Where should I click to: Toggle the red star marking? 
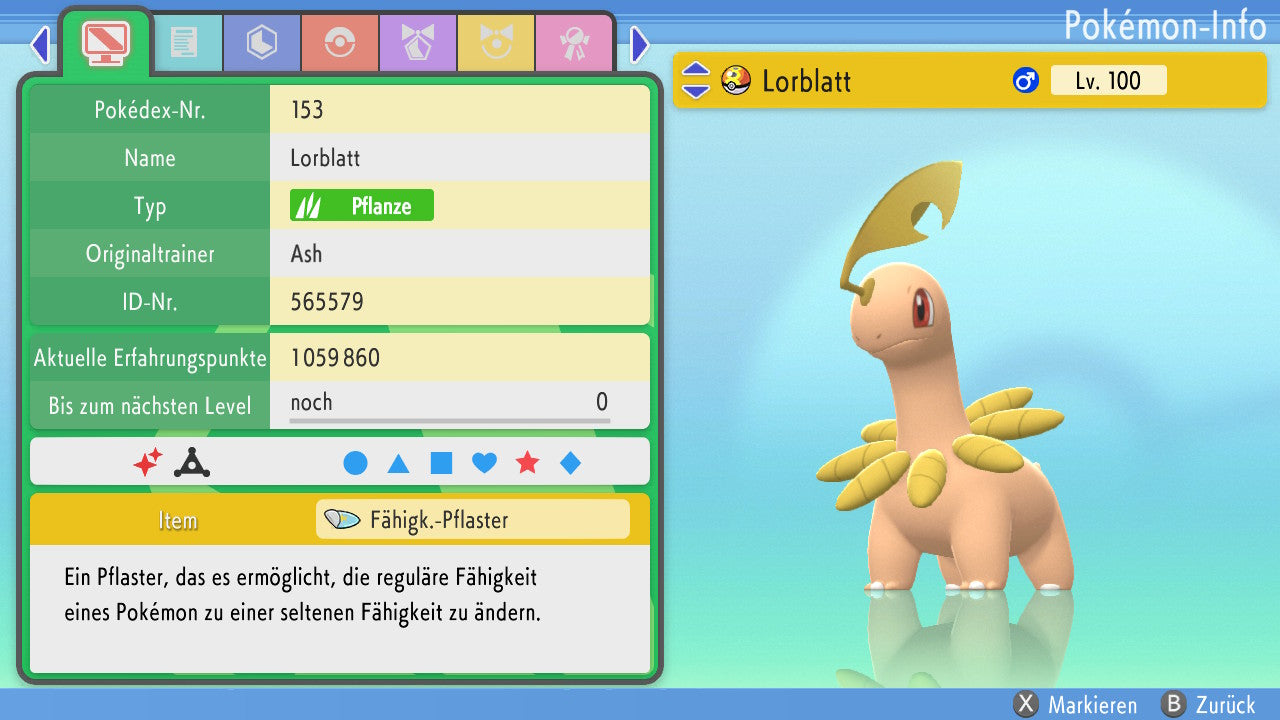coord(527,463)
